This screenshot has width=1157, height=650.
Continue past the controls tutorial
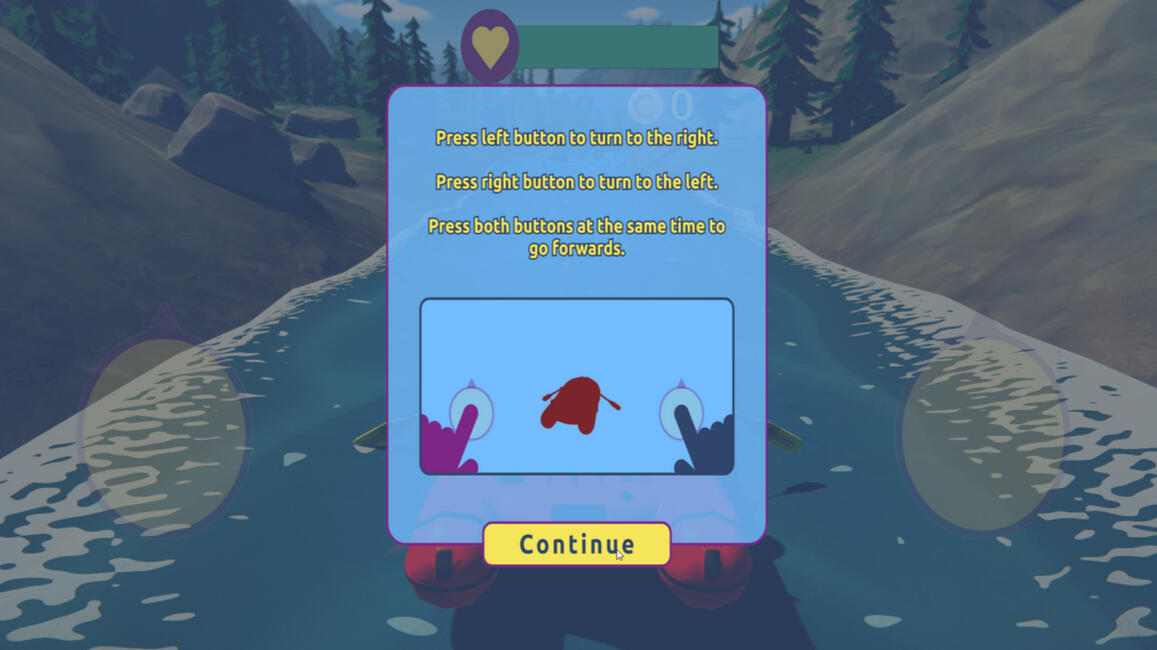(x=576, y=544)
